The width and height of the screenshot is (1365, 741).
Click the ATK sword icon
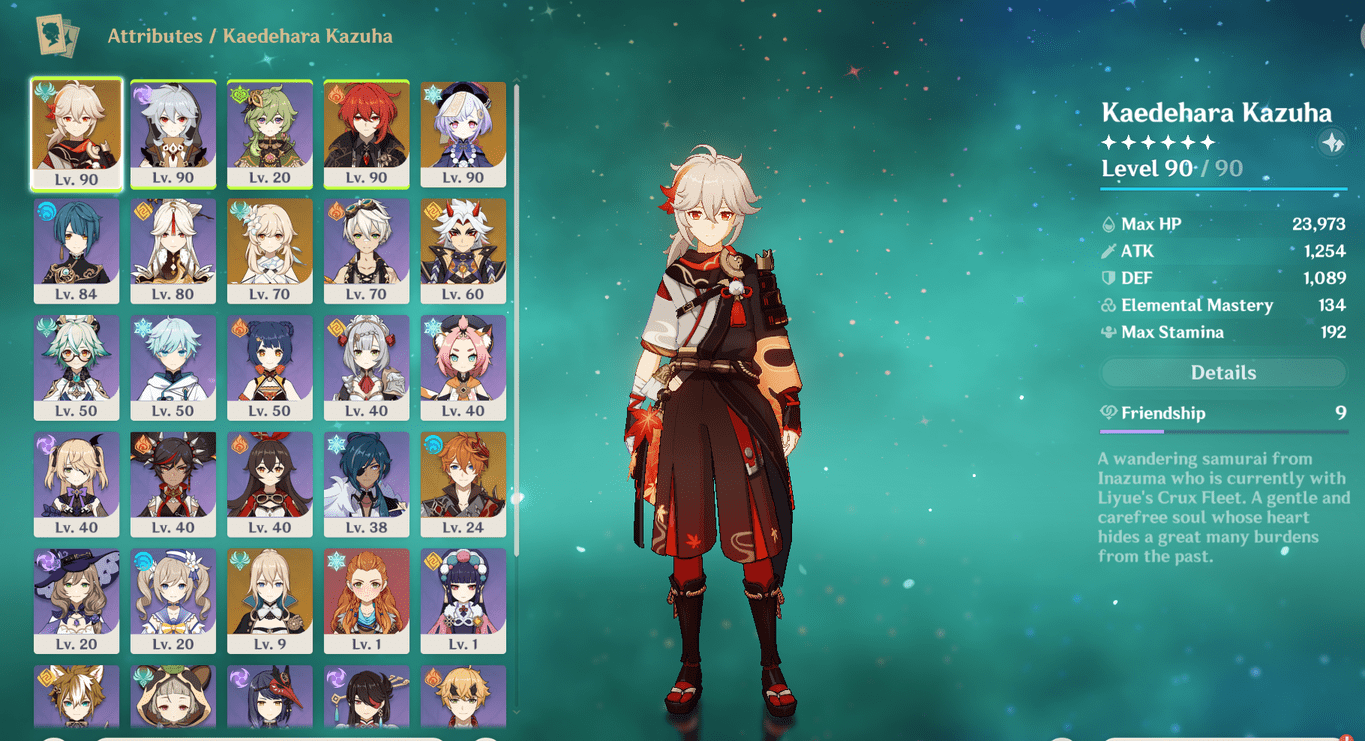point(1109,251)
